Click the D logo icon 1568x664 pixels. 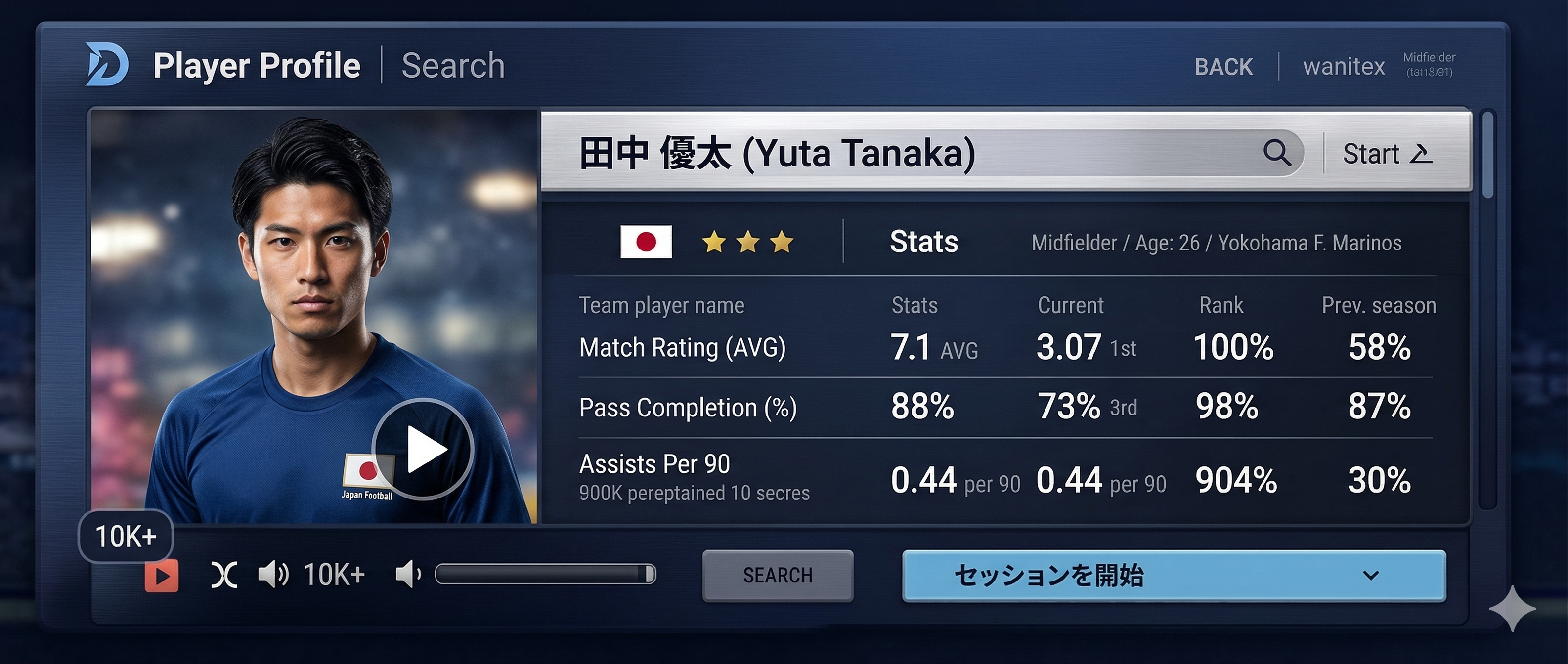(x=106, y=64)
